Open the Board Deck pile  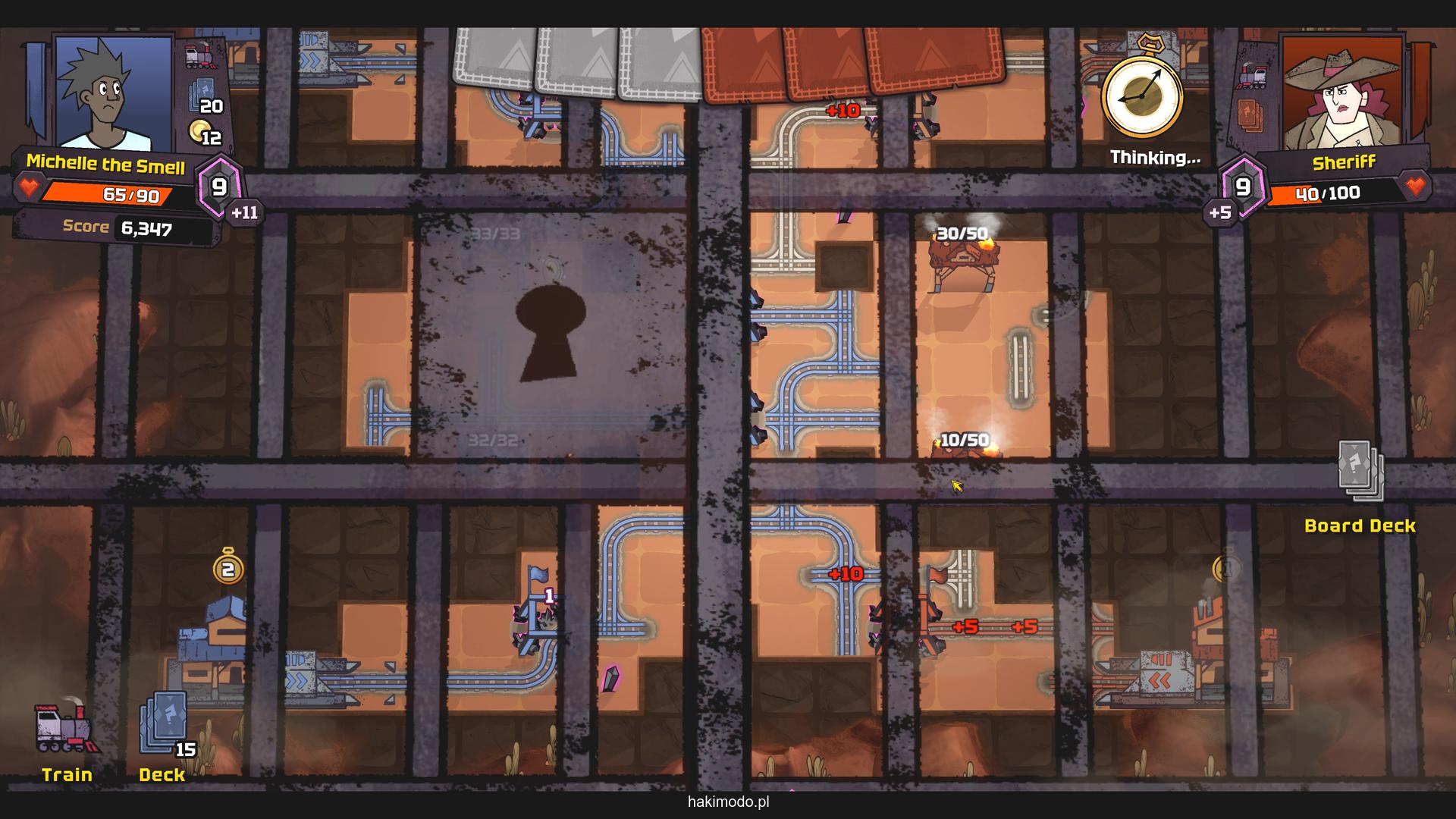pyautogui.click(x=1360, y=472)
